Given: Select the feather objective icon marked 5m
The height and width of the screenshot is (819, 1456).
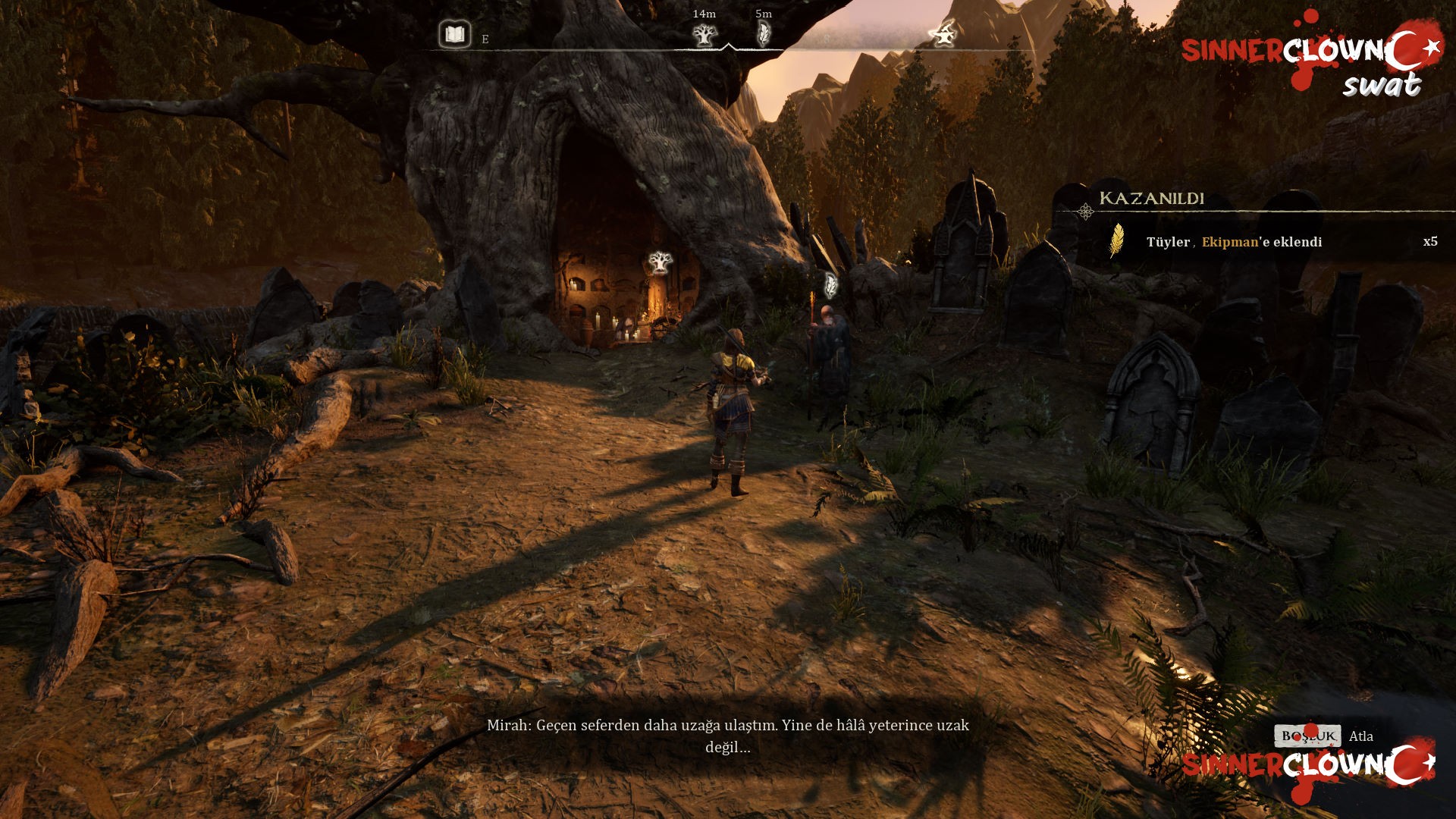Looking at the screenshot, I should tap(764, 33).
